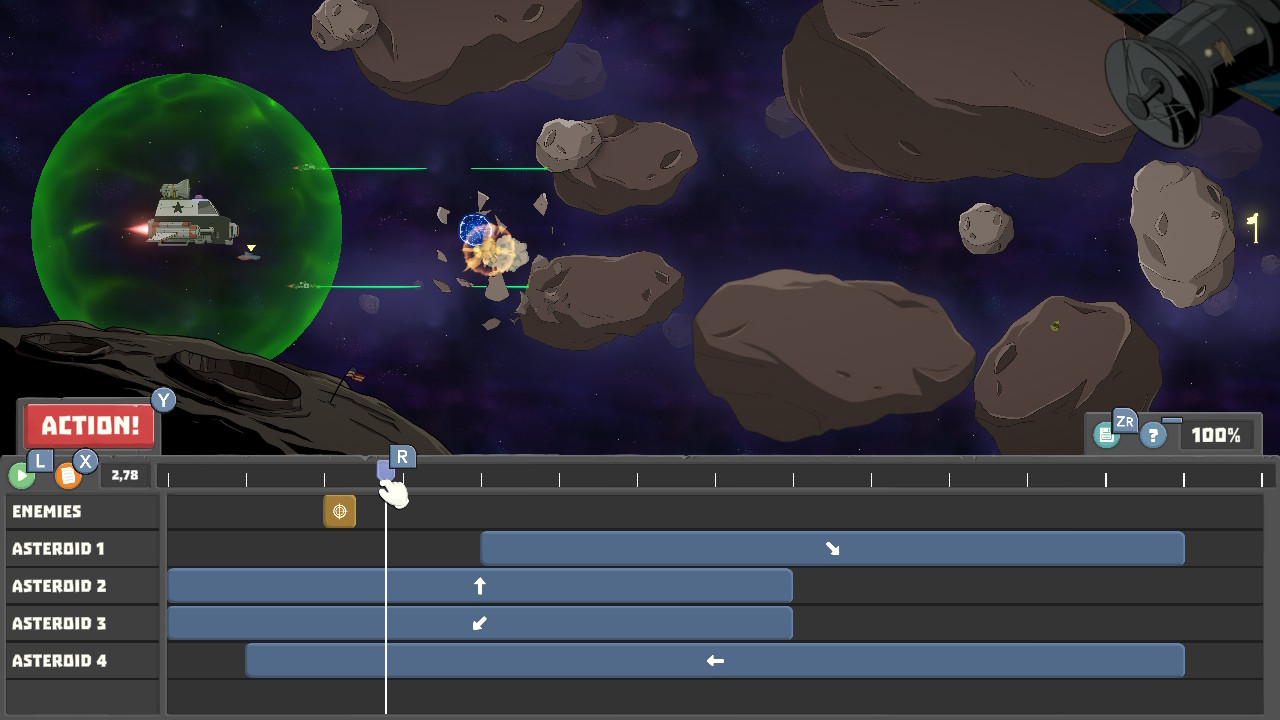Click the up arrow on Asteroid 2 bar
The width and height of the screenshot is (1280, 720).
(479, 585)
